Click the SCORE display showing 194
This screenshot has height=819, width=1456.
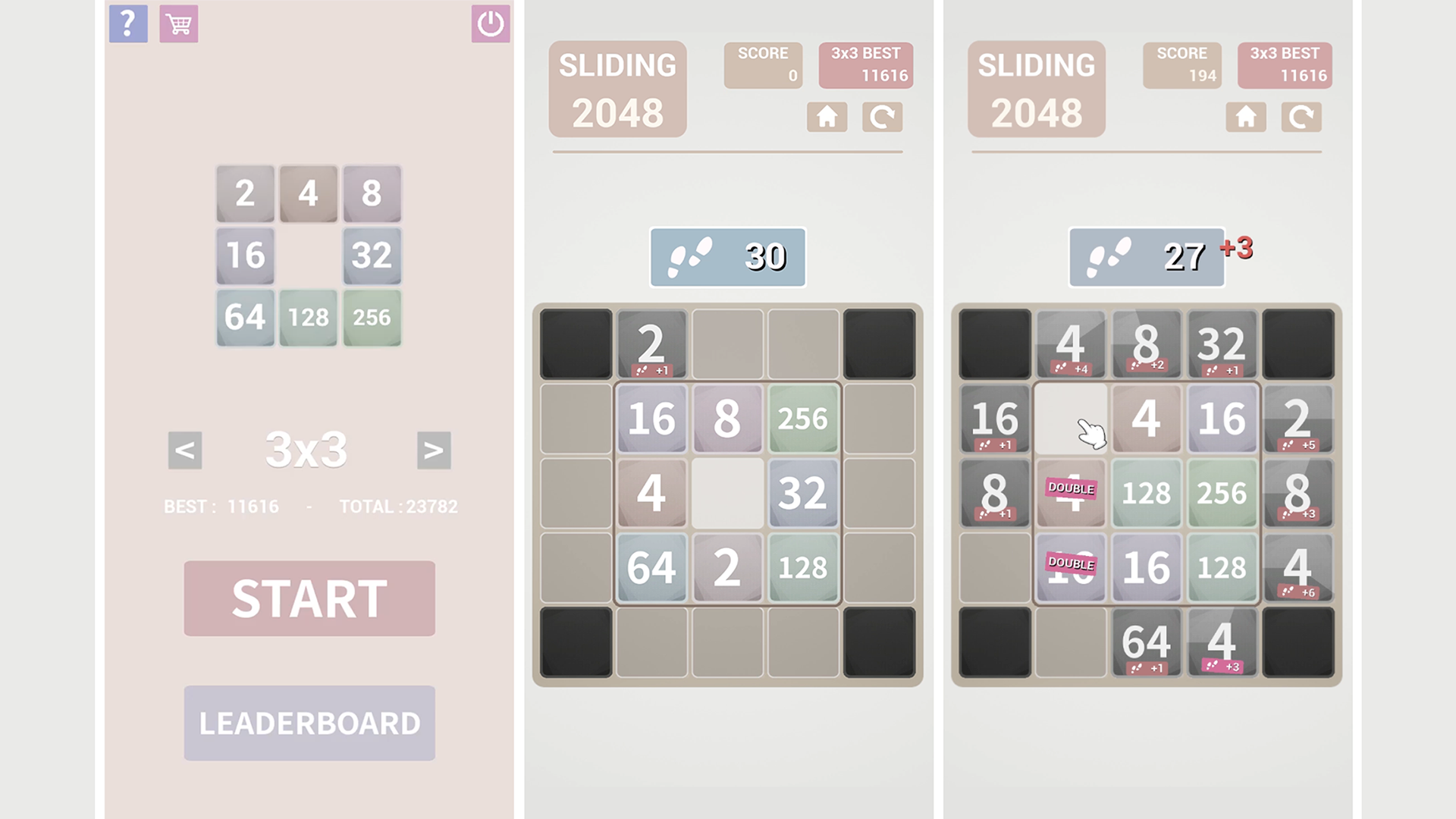coord(1181,65)
